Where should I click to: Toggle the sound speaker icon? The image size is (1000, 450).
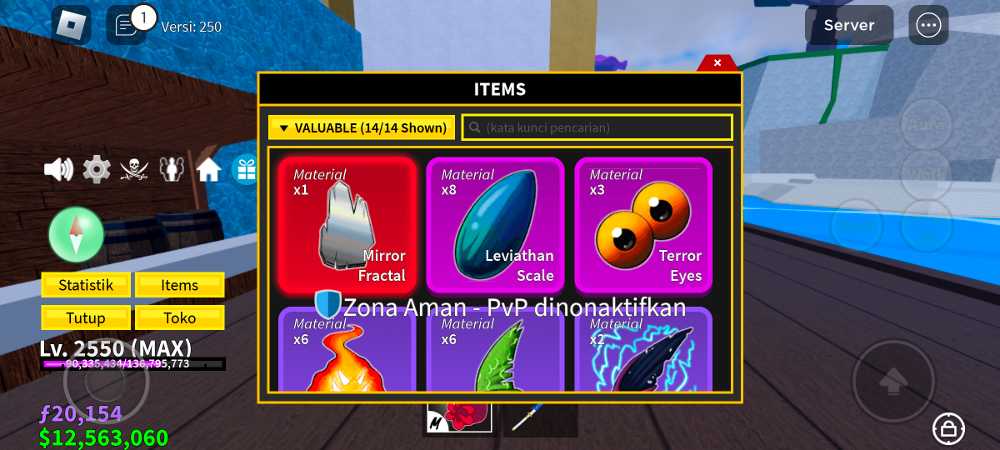pos(59,170)
